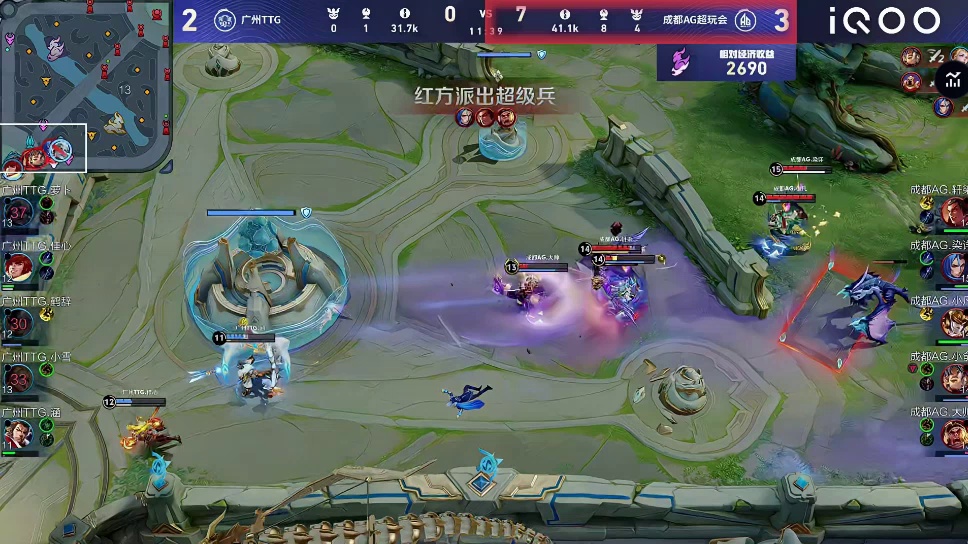Viewport: 968px width, 544px height.
Task: Choose 成都AG.大帅 hero portrait
Action: [x=951, y=434]
